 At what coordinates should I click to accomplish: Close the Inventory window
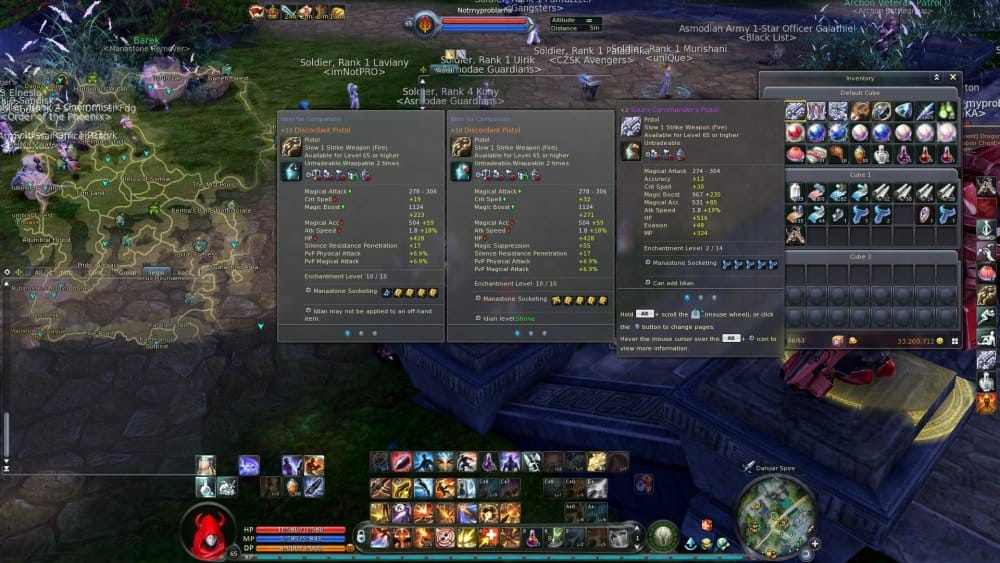[x=952, y=77]
